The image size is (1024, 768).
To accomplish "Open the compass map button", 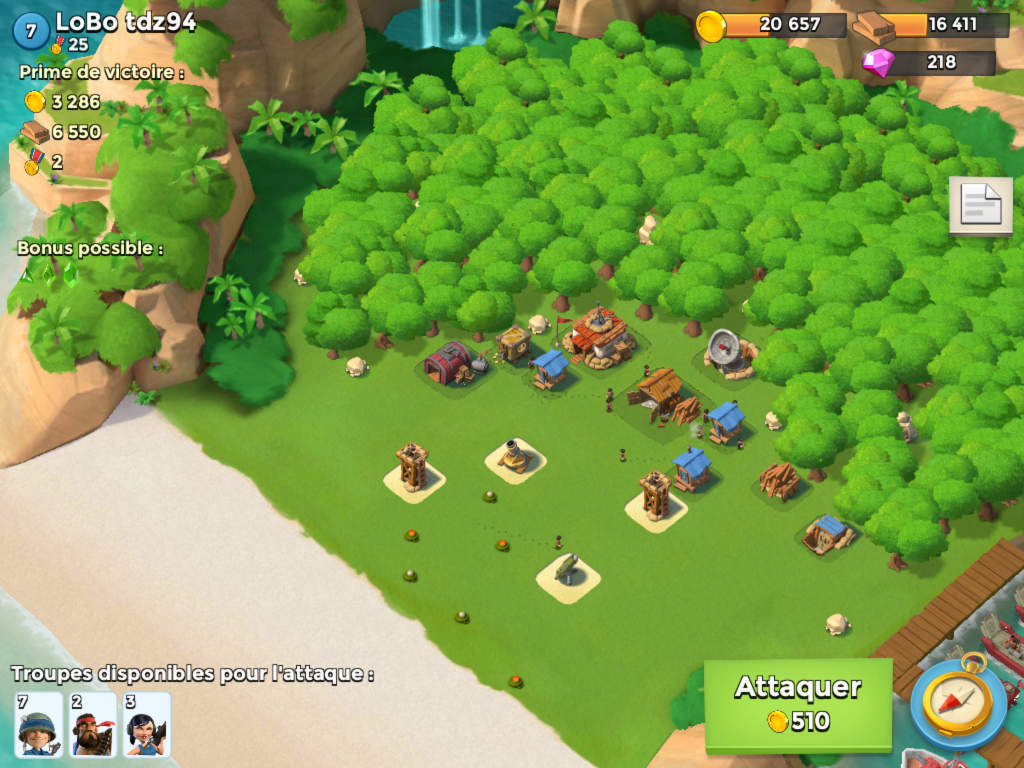I will pos(958,701).
